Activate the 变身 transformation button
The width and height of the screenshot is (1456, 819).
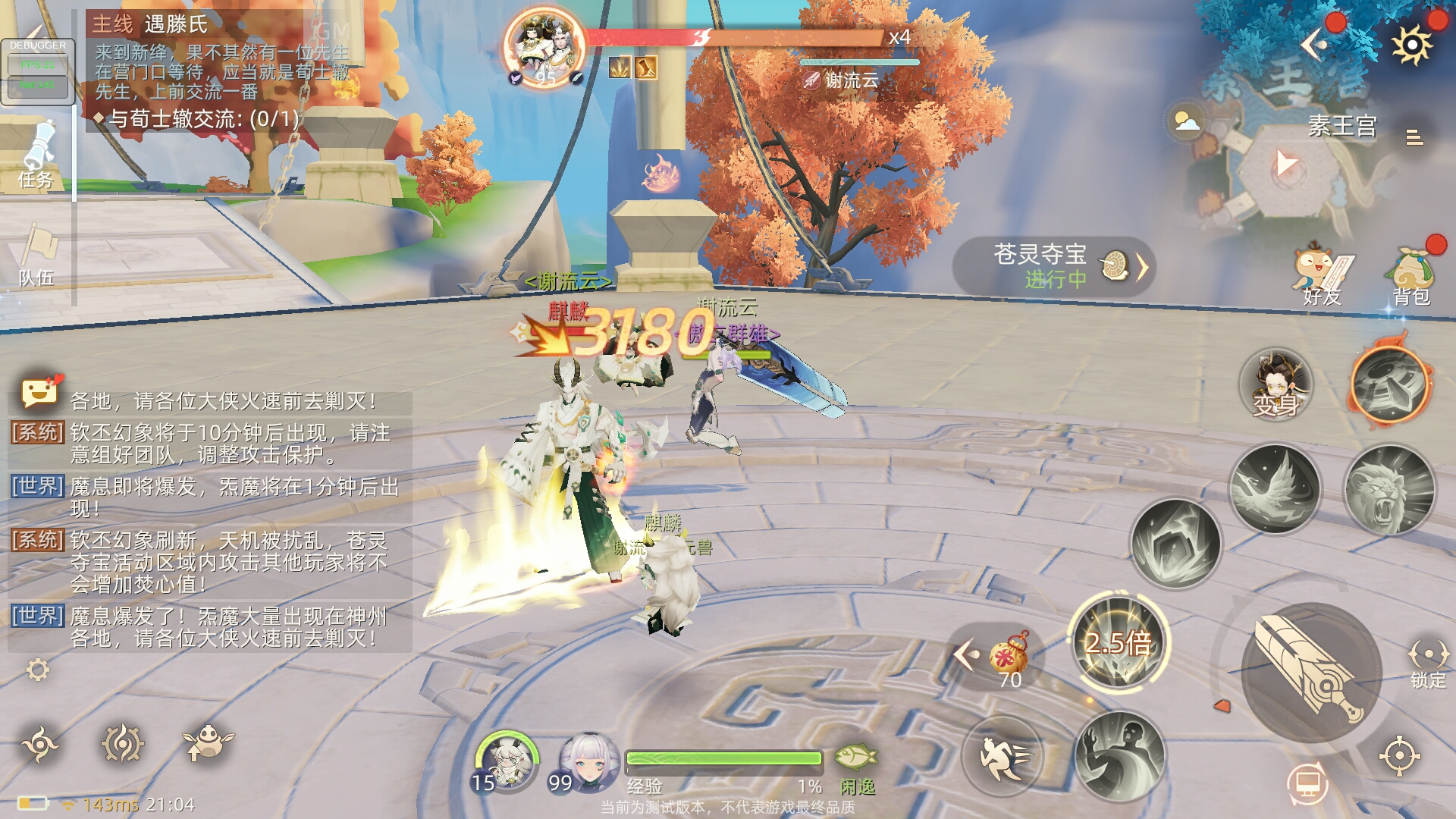[x=1276, y=385]
